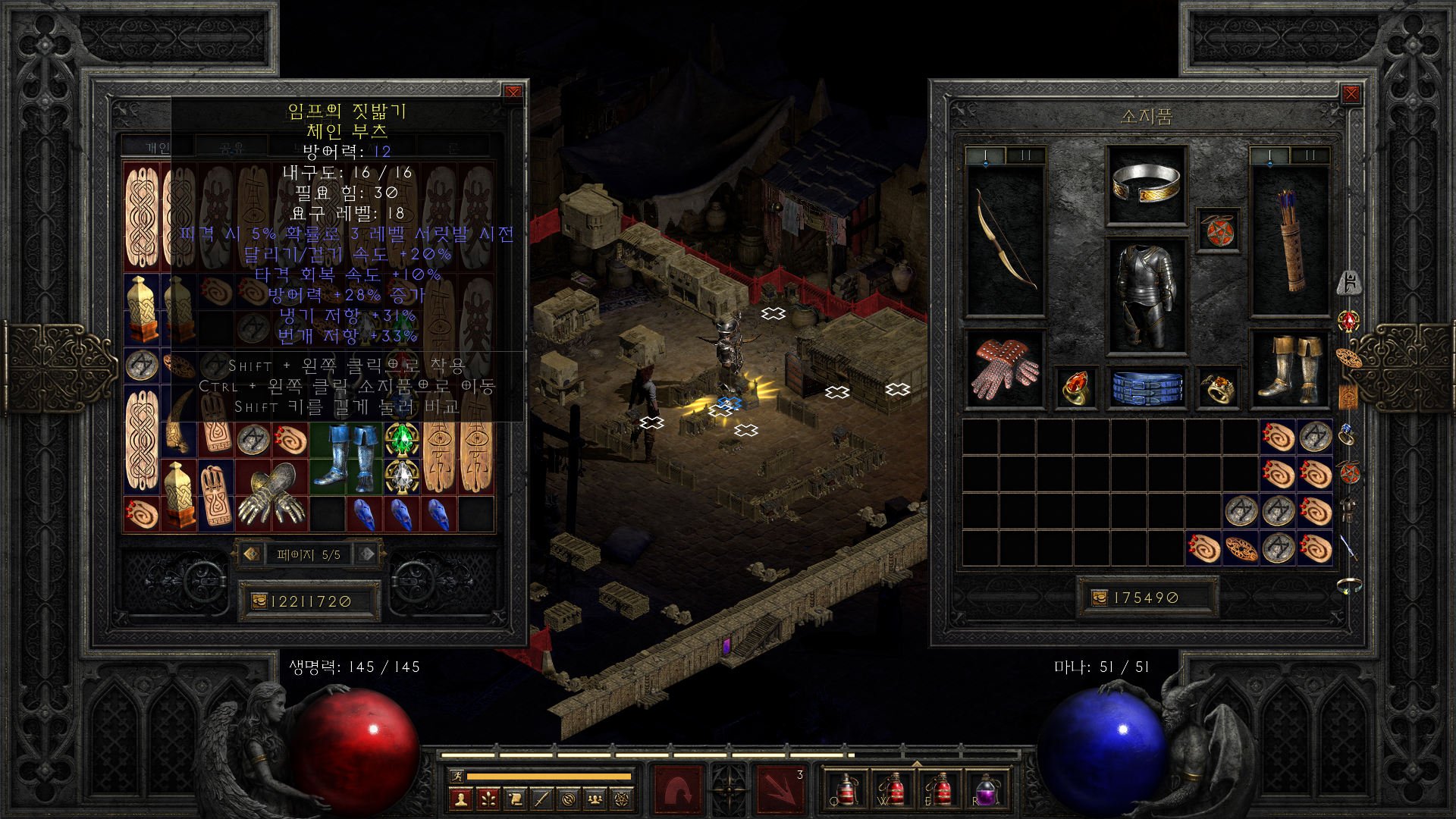Go to the previous stash page
Image resolution: width=1456 pixels, height=819 pixels.
tap(252, 554)
